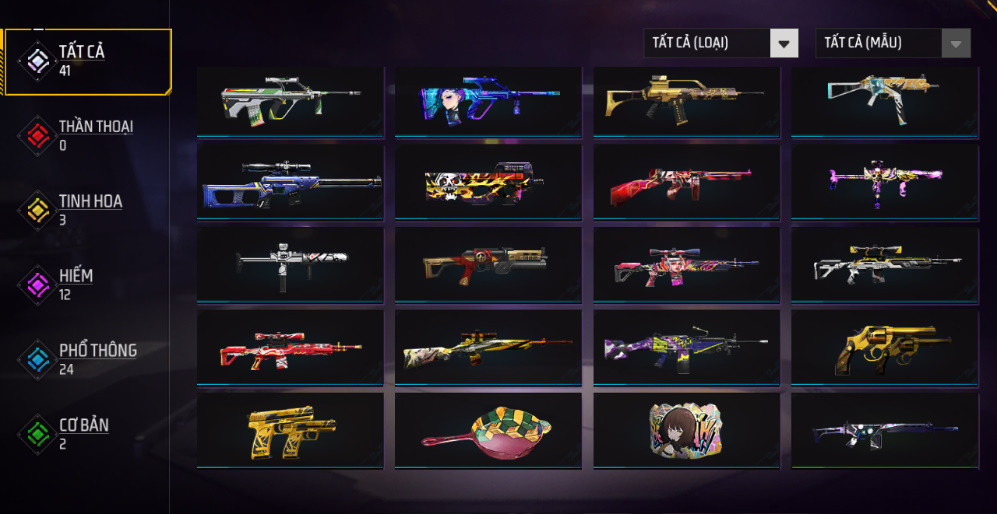Screen dimensions: 997x514
Task: Switch to the Thần Thoại category
Action: pyautogui.click(x=87, y=134)
